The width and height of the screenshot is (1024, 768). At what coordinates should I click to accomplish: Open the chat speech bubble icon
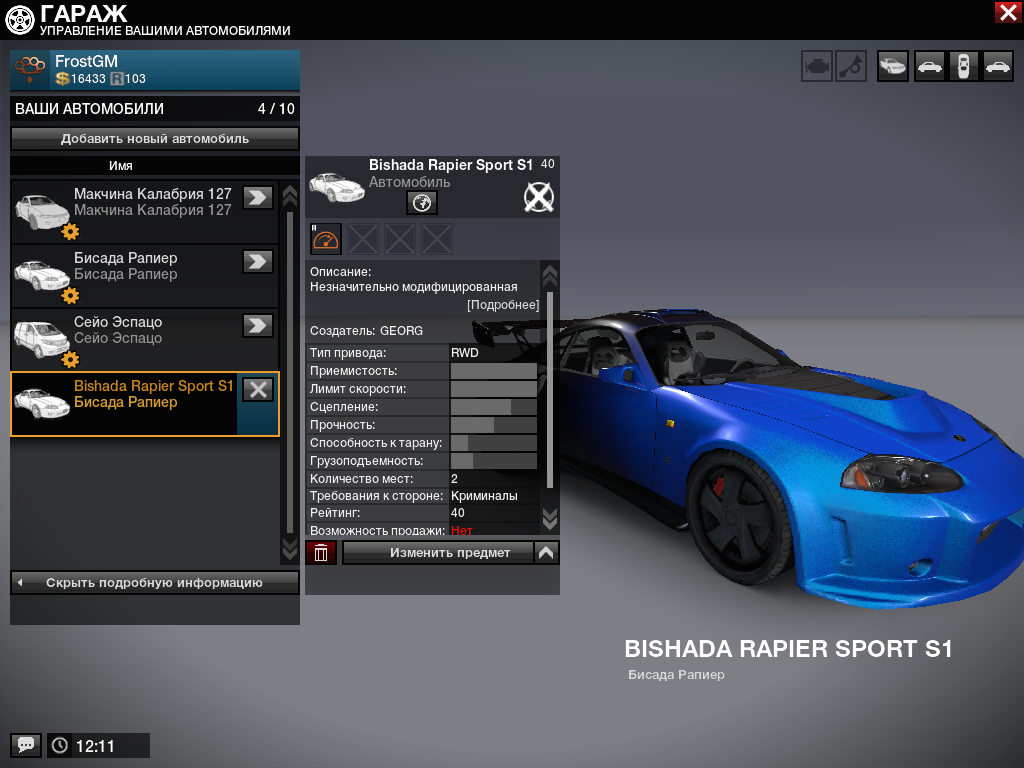pos(26,745)
